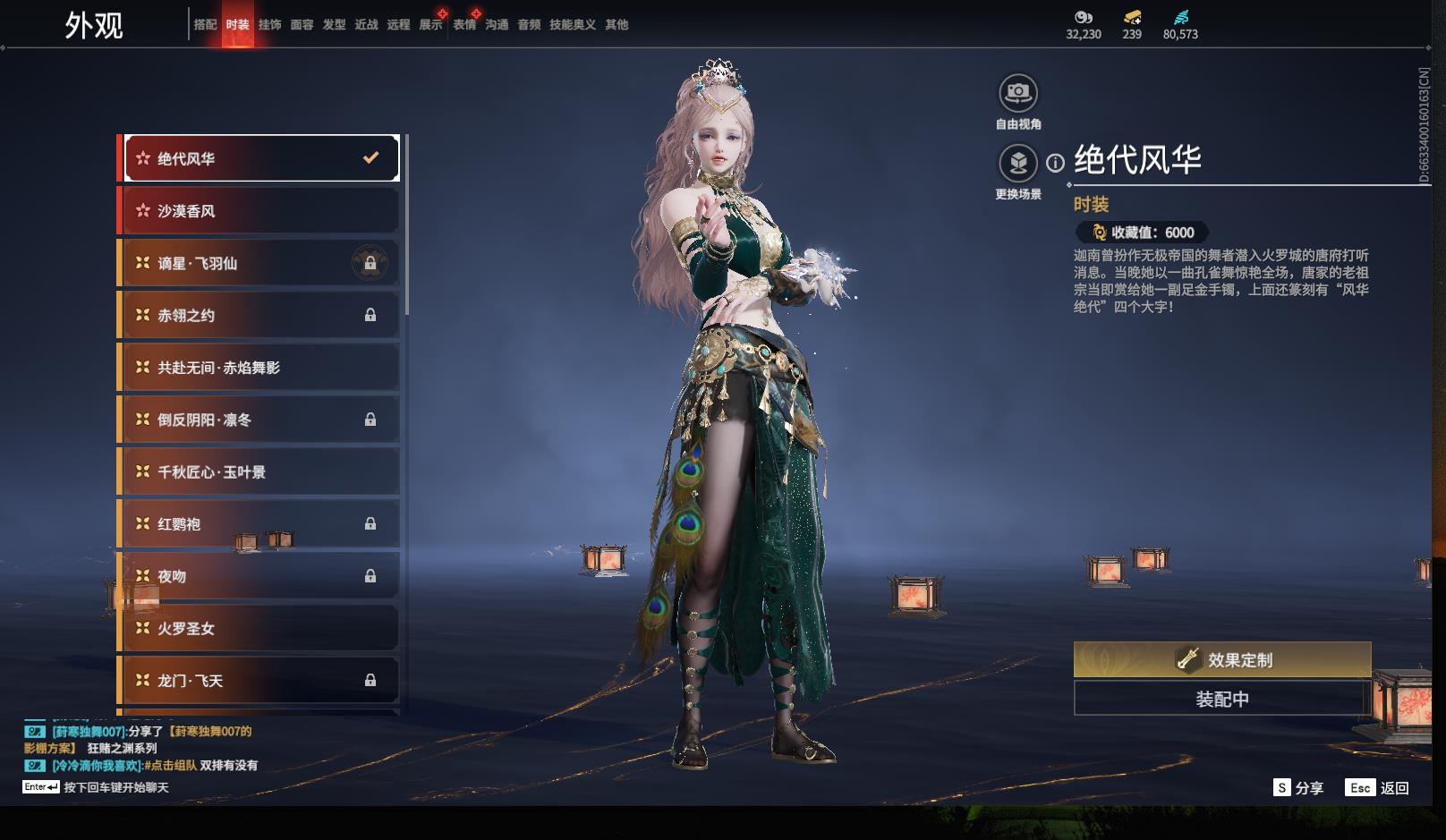The height and width of the screenshot is (840, 1446).
Task: Open the 技能奥义 tab
Action: tap(572, 25)
